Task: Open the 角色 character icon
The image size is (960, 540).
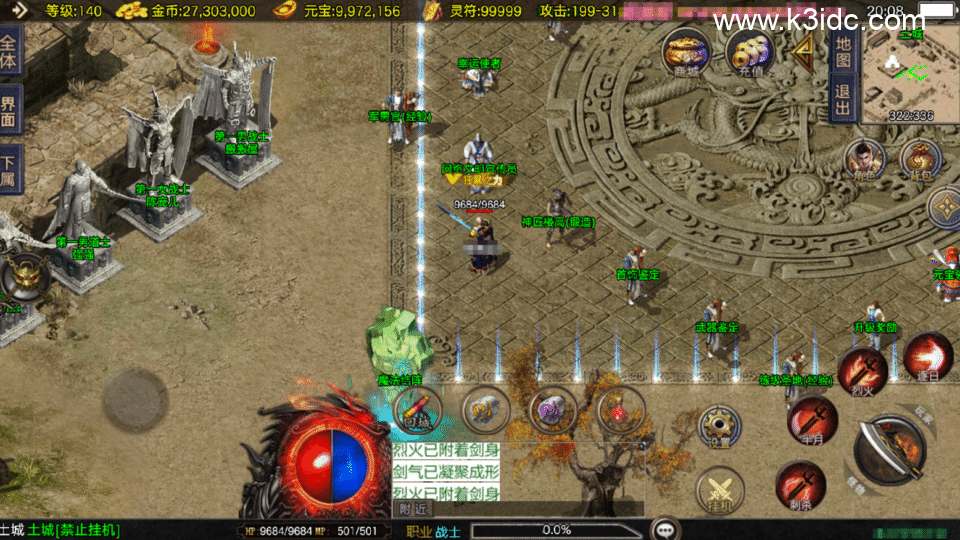Action: click(x=864, y=159)
